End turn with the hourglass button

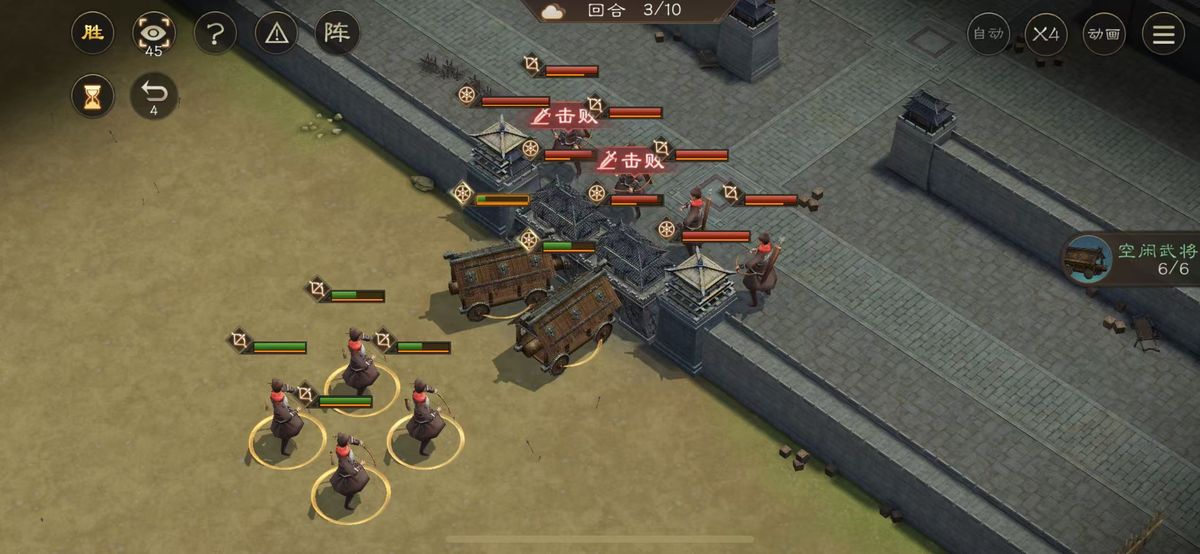pos(93,96)
